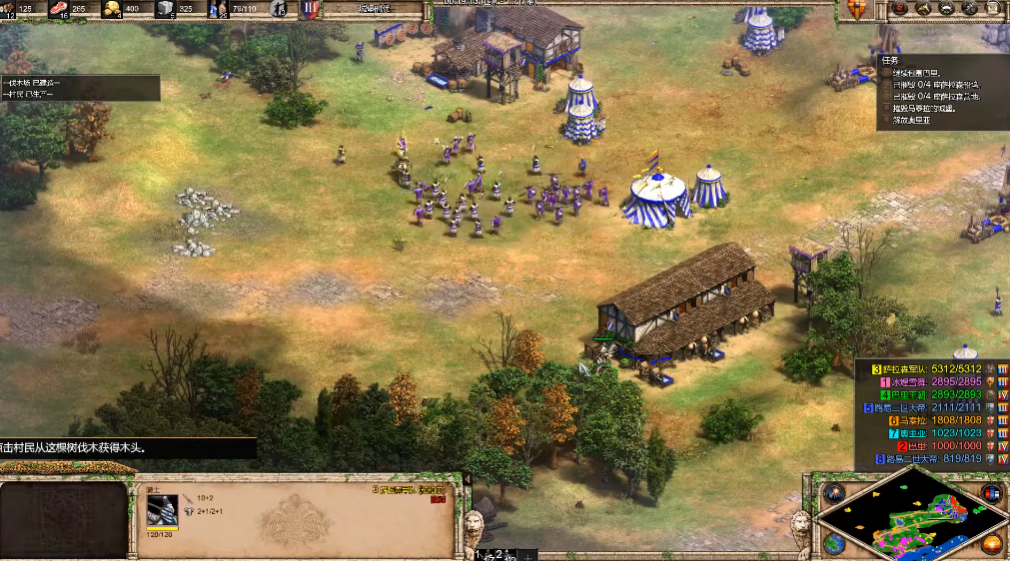Click the stone resource icon
This screenshot has height=561, width=1010.
tap(165, 9)
